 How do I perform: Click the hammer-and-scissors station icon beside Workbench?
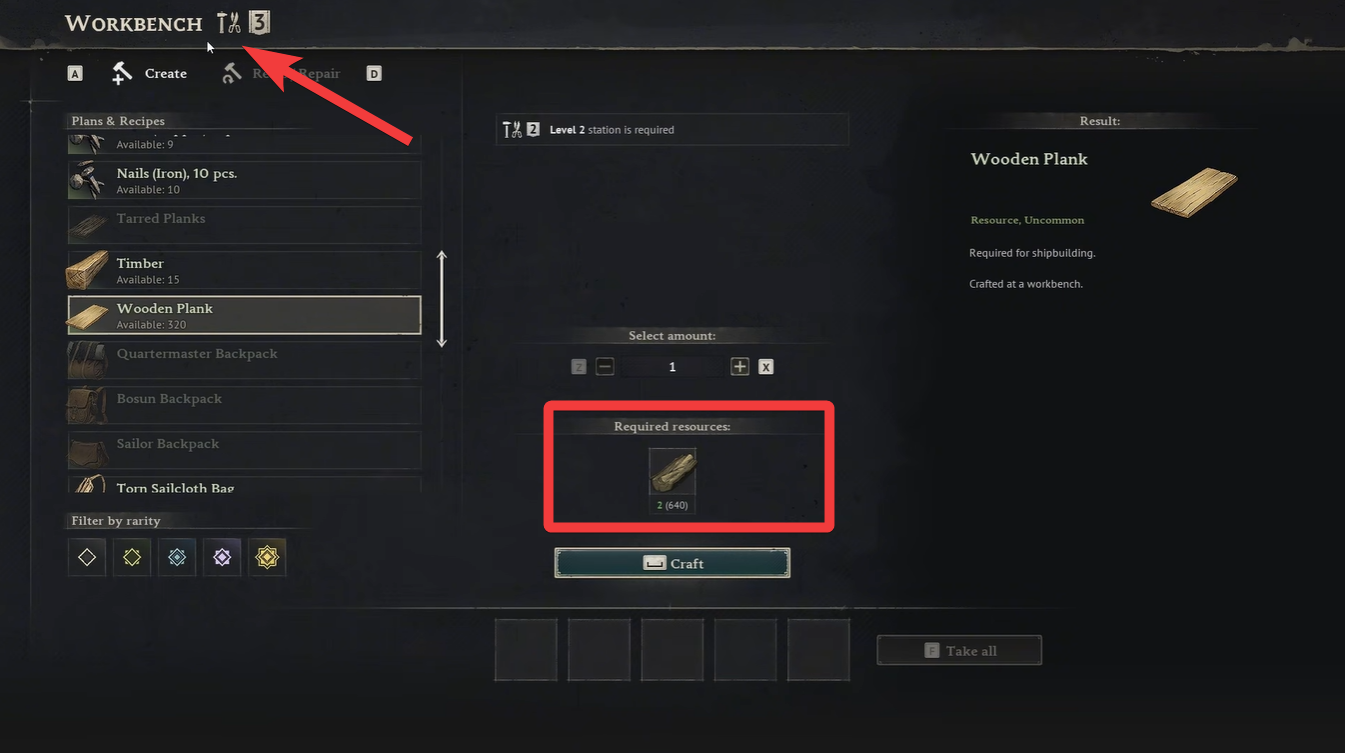[x=228, y=20]
